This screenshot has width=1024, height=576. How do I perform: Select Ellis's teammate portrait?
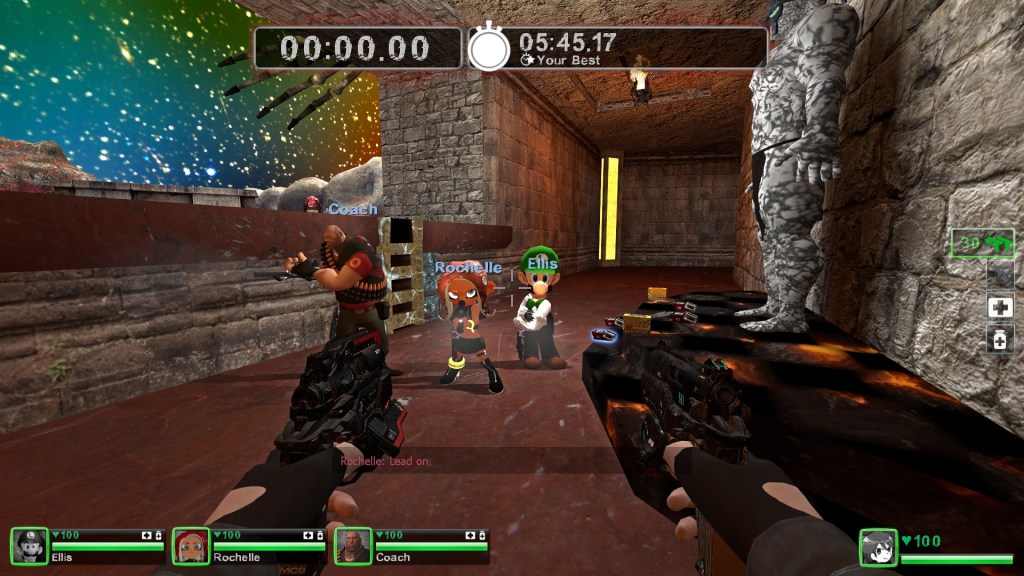tap(30, 546)
